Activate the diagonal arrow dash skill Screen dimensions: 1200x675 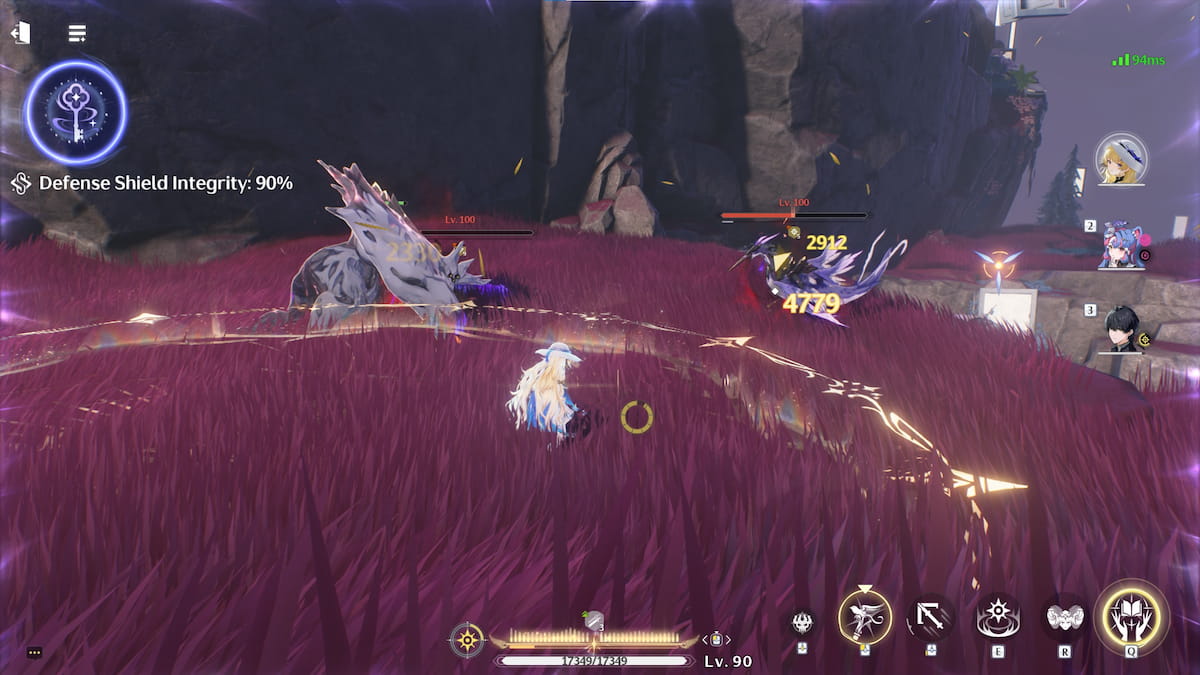point(931,619)
